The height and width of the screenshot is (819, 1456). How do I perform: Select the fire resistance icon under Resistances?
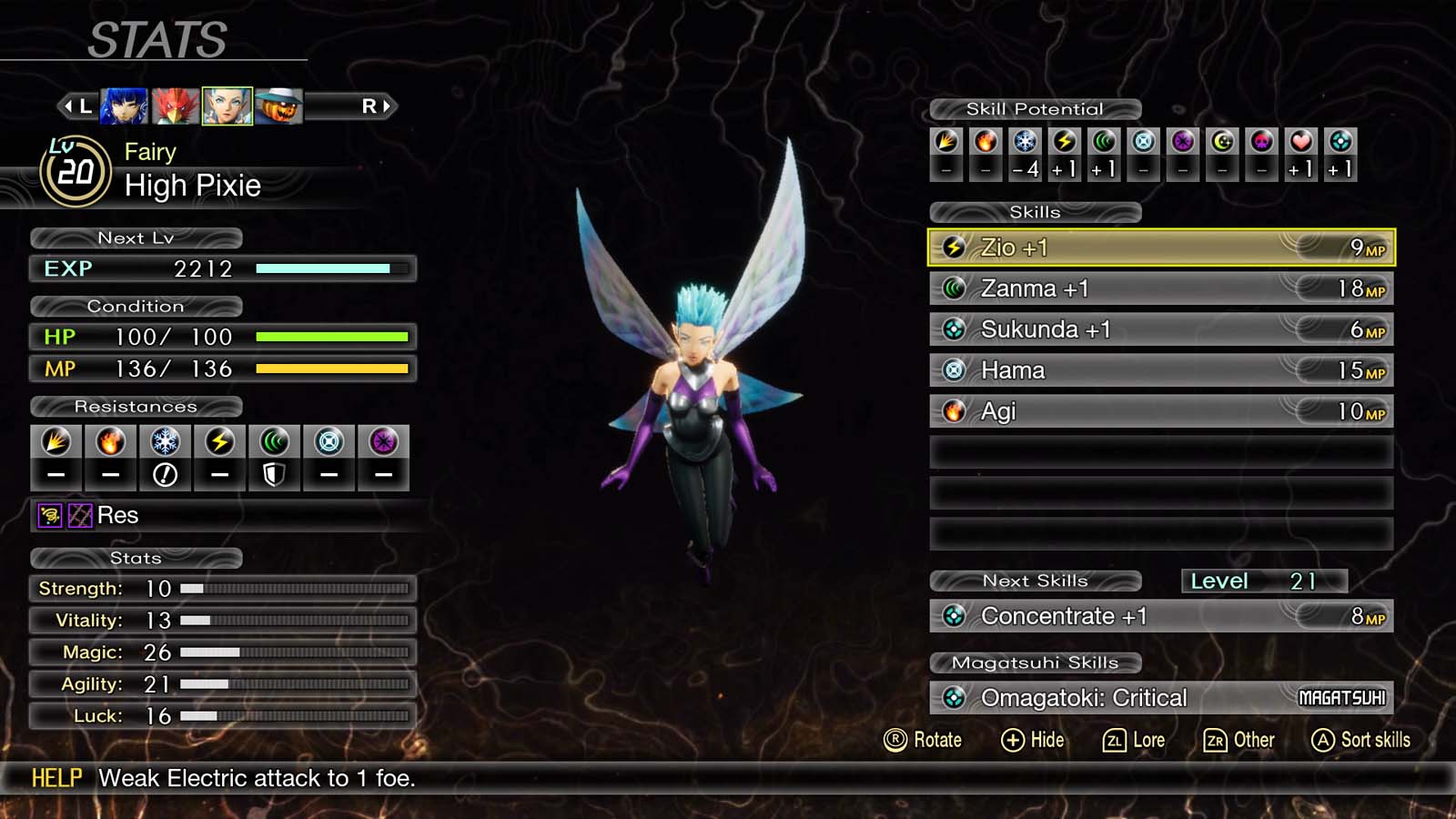coord(110,443)
